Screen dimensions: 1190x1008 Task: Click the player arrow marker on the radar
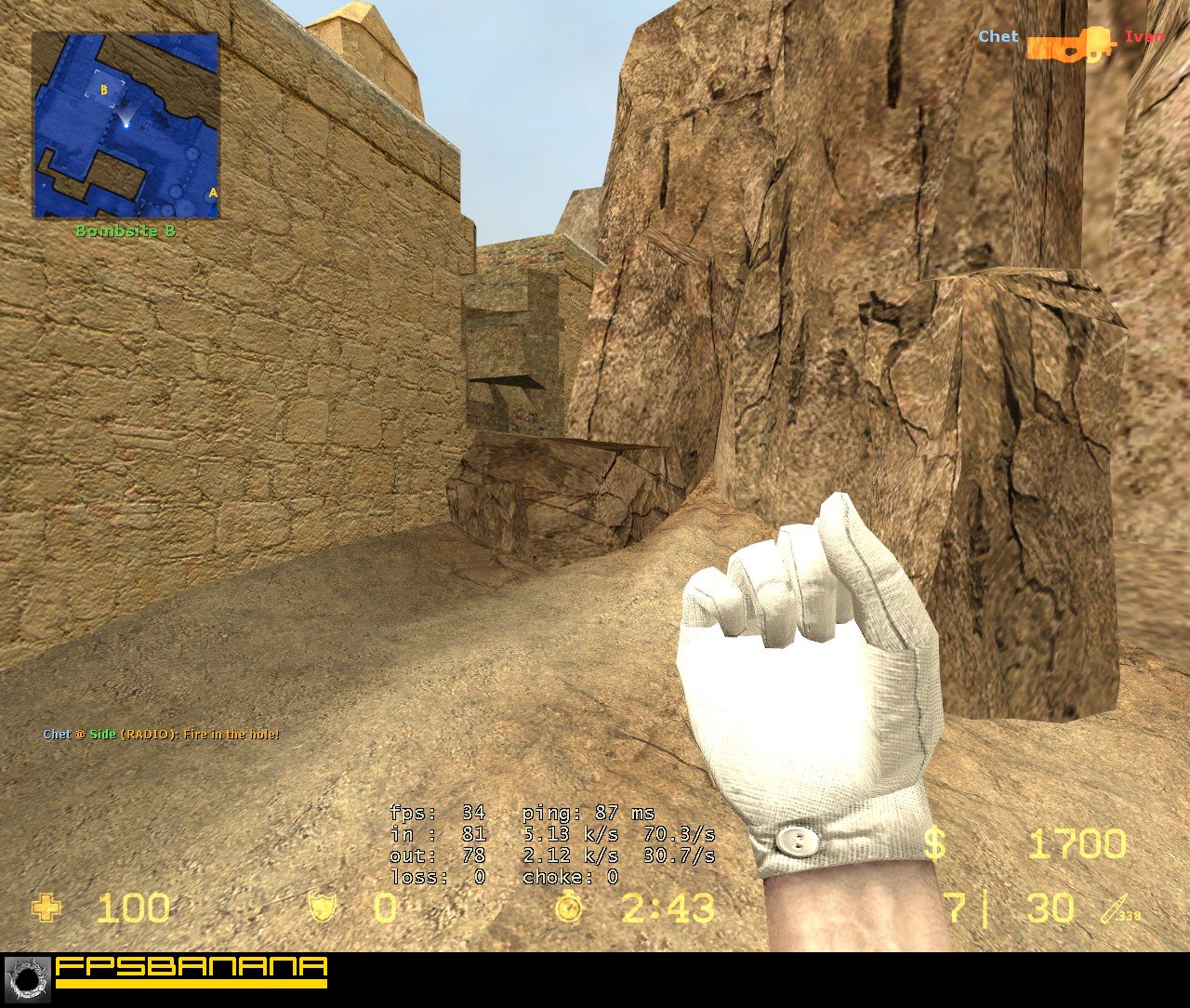point(127,125)
